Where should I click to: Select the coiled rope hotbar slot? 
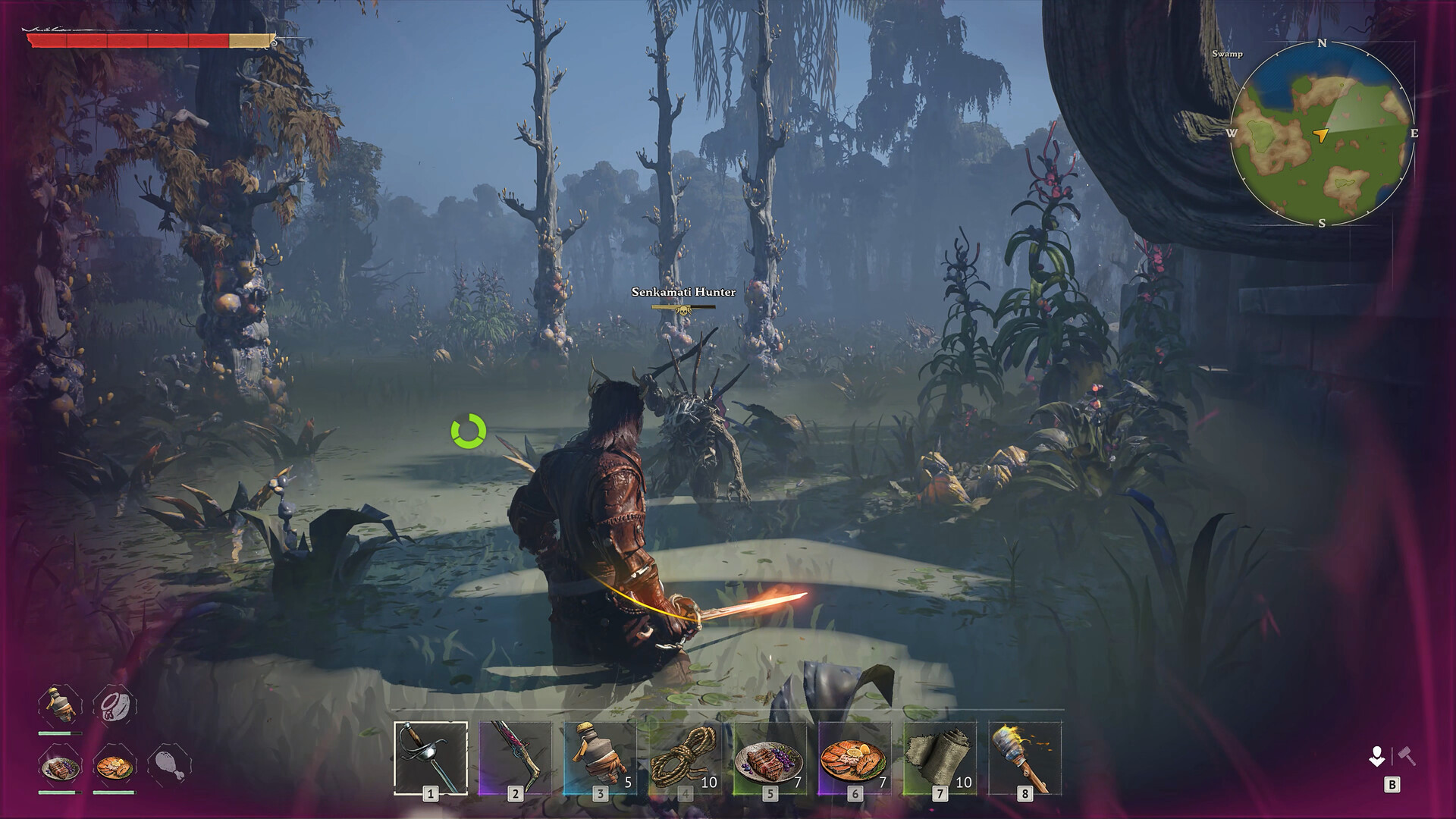[x=685, y=758]
